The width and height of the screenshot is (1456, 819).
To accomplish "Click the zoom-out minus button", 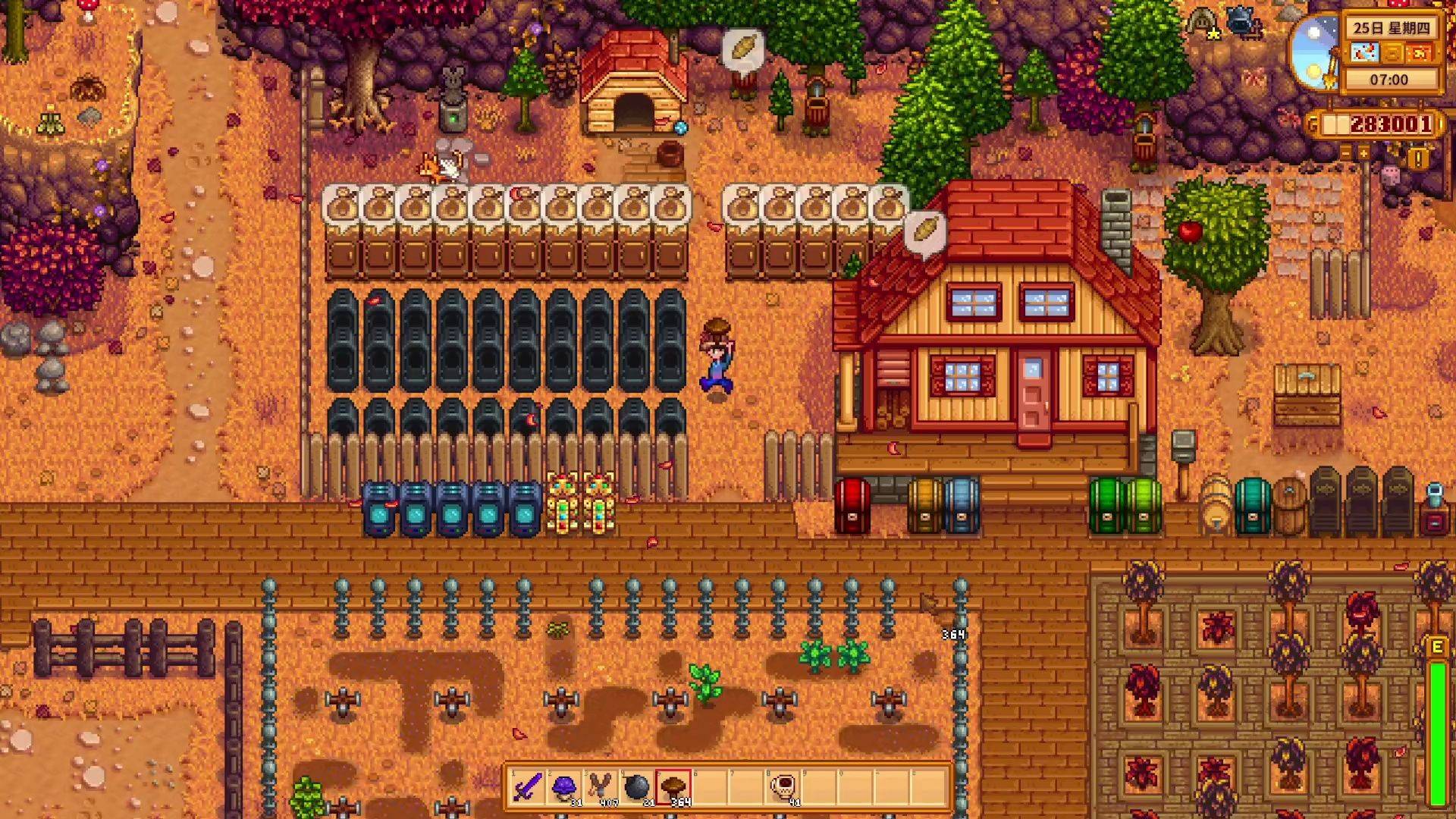I will point(1346,153).
